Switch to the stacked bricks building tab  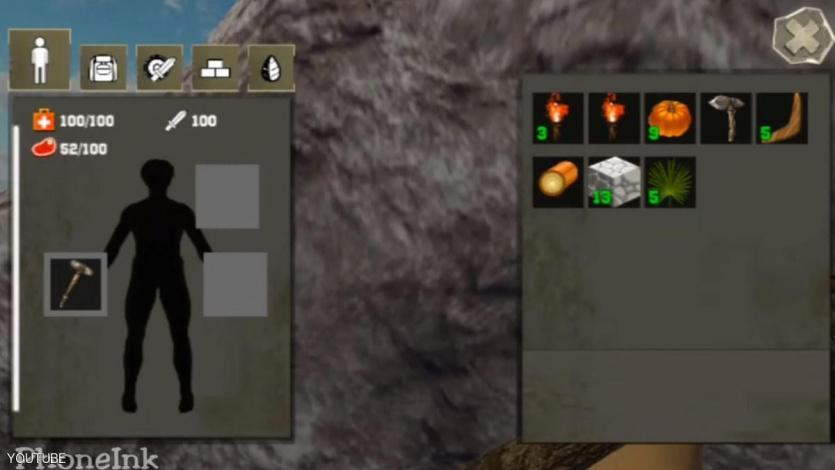click(215, 67)
